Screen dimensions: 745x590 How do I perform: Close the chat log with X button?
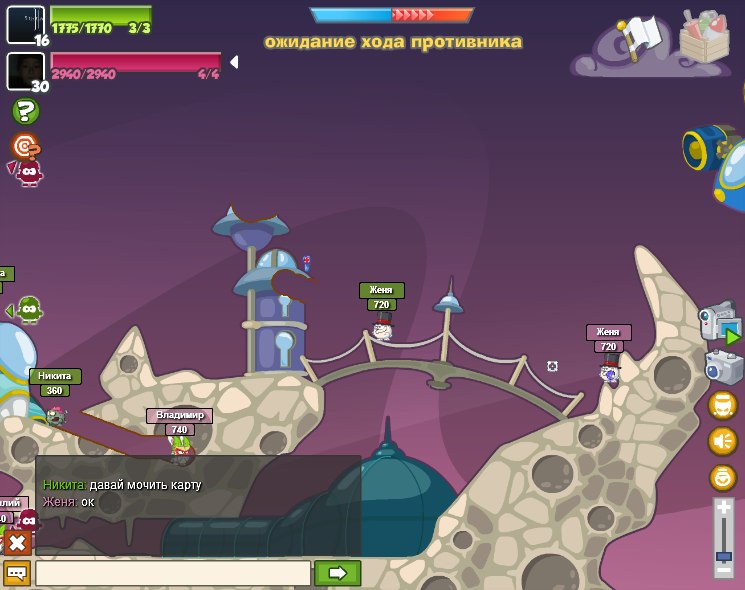[x=17, y=543]
